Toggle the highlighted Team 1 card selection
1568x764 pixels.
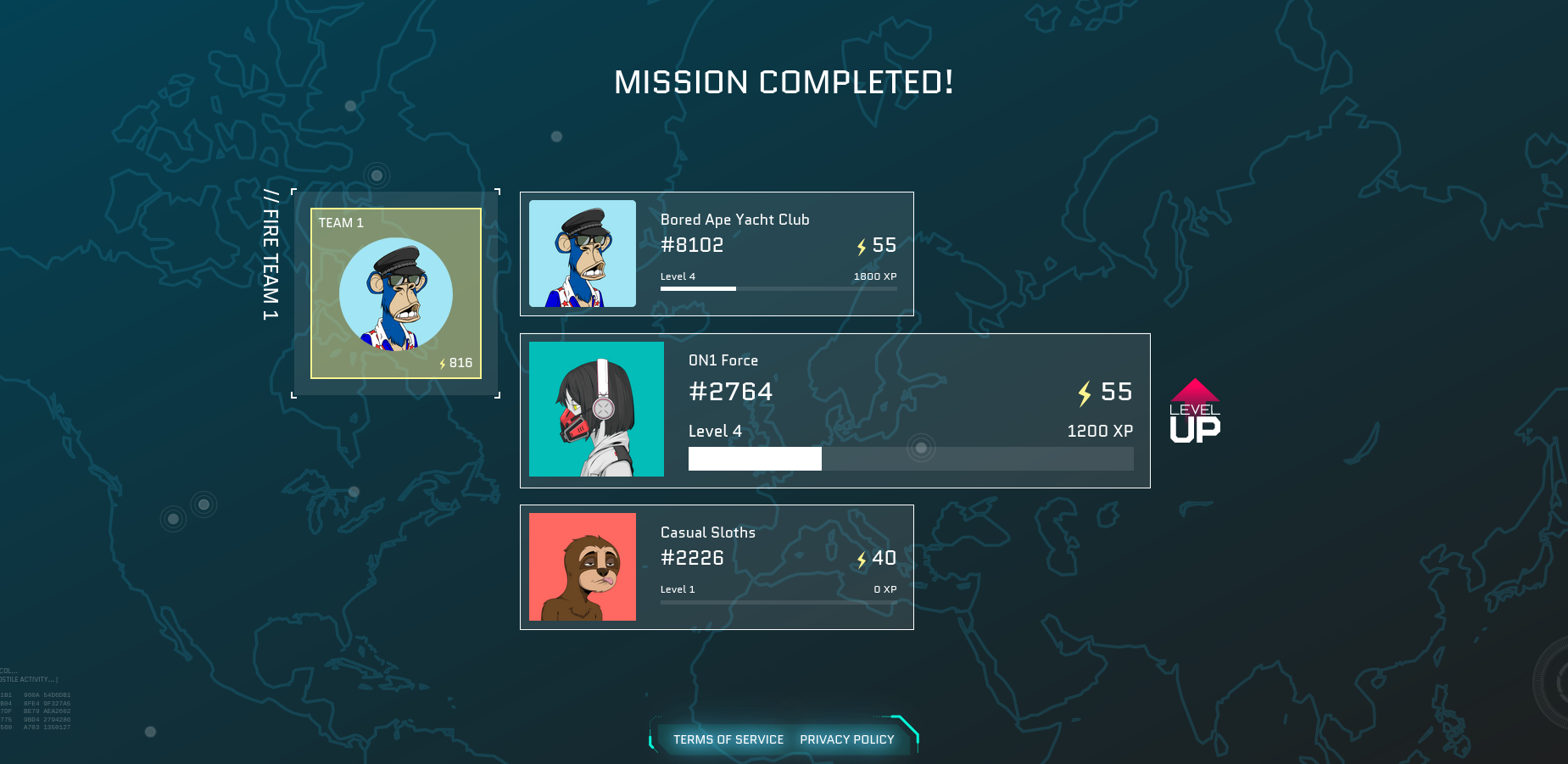point(395,294)
